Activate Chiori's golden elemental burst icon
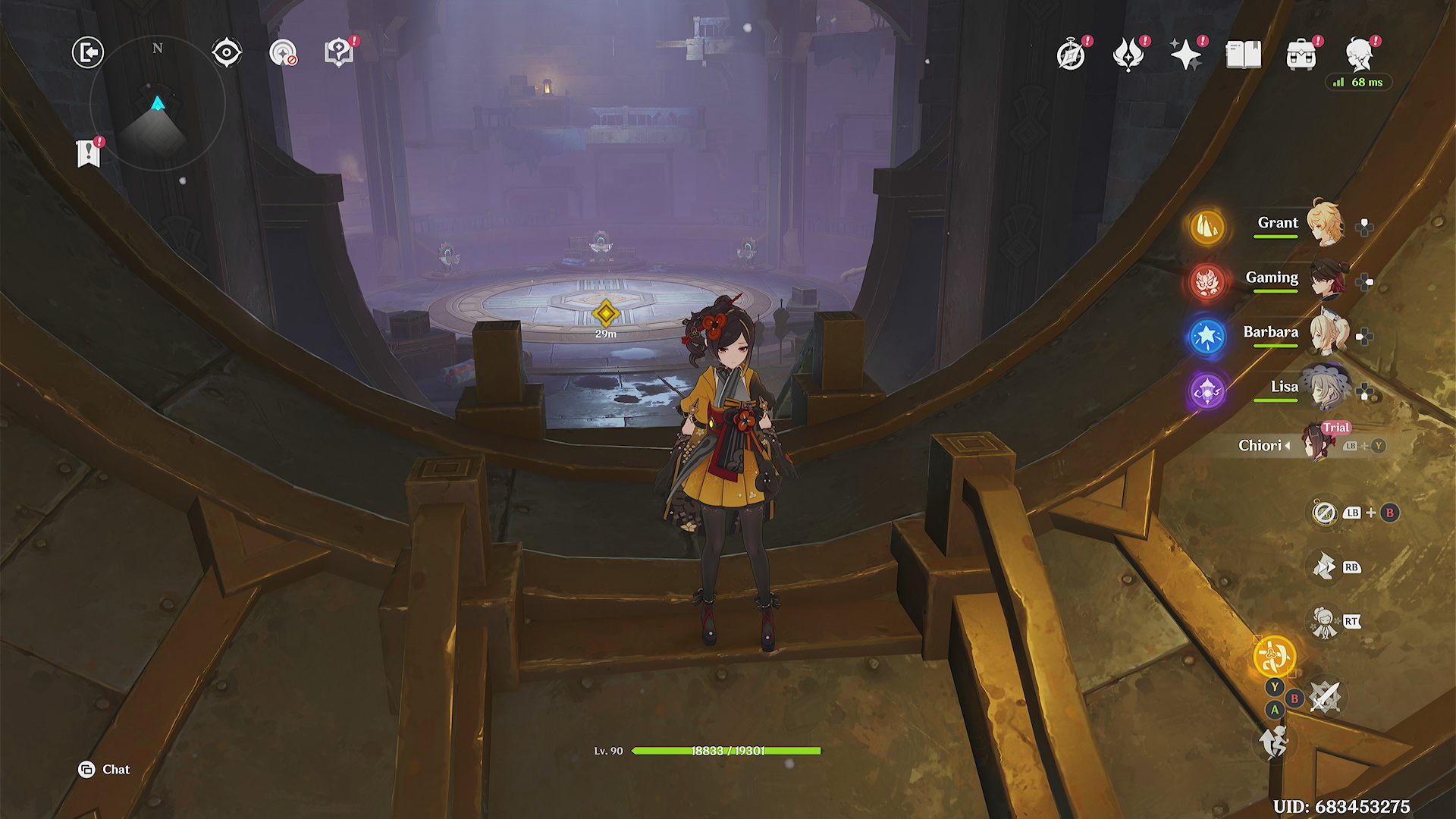 (x=1274, y=657)
